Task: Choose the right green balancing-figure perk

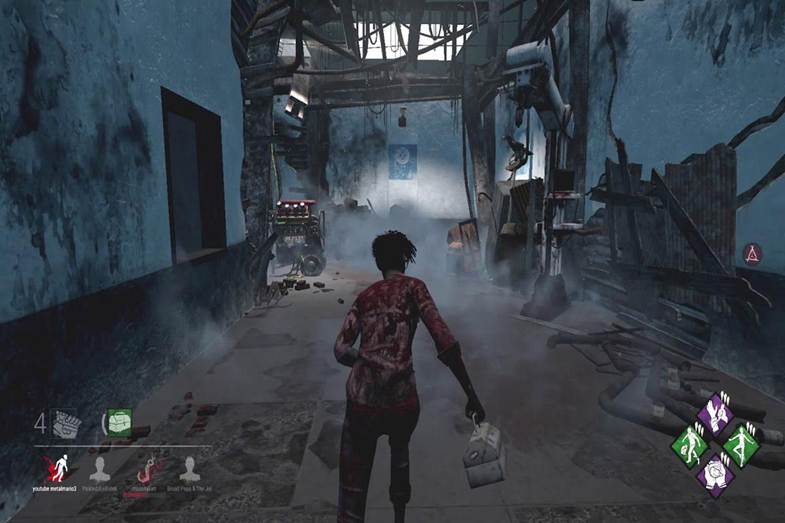Action: pos(740,441)
